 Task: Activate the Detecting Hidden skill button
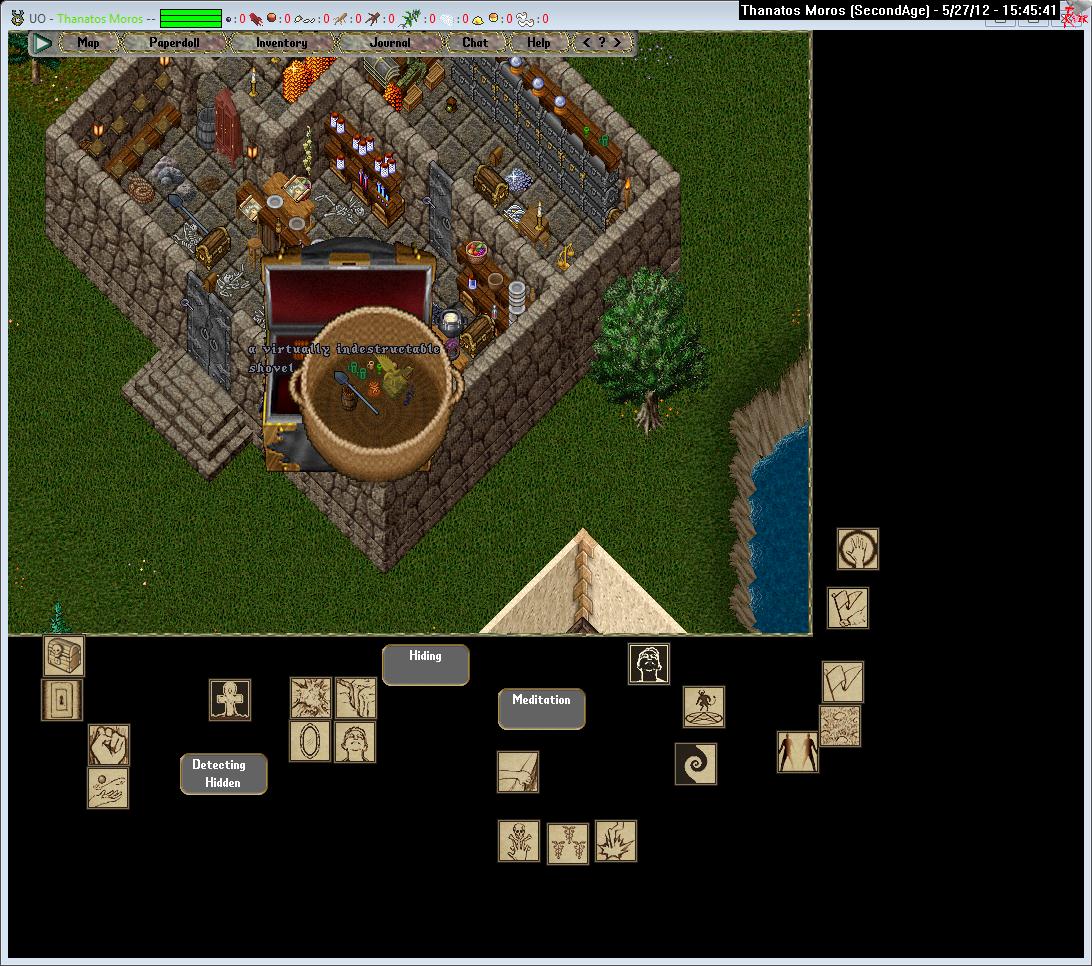(x=223, y=774)
